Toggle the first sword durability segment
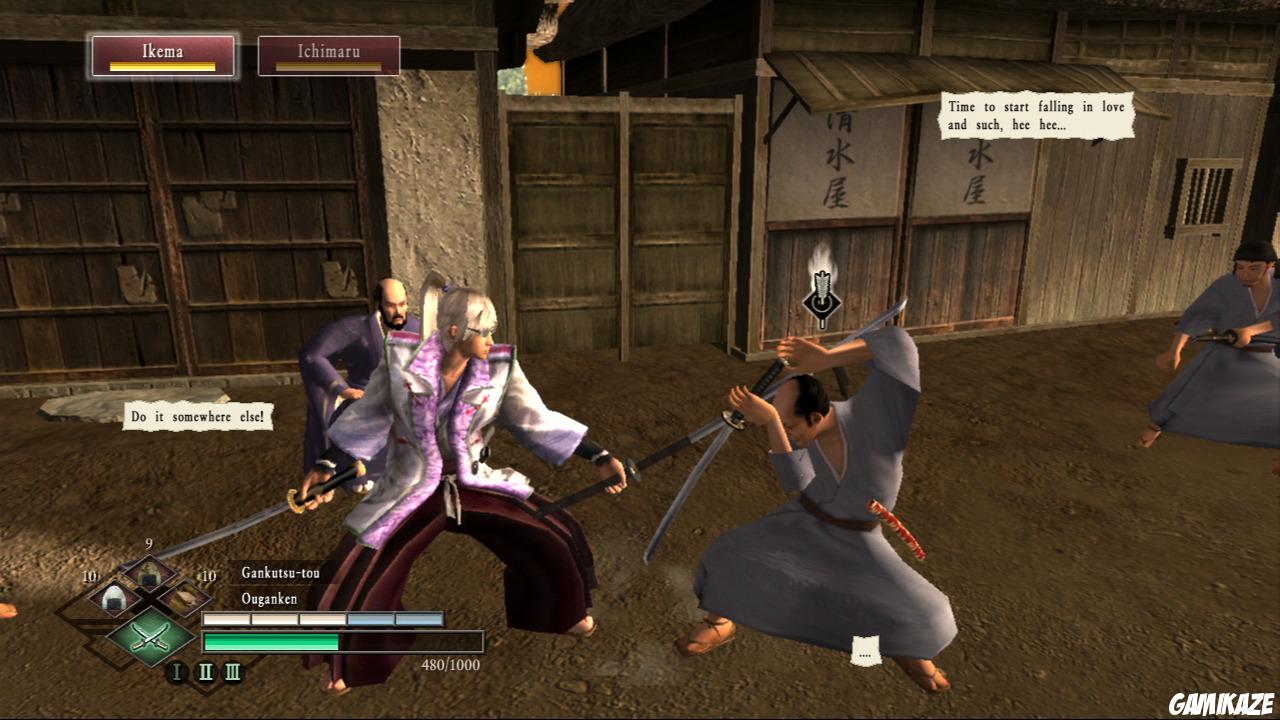This screenshot has height=720, width=1280. [x=227, y=617]
